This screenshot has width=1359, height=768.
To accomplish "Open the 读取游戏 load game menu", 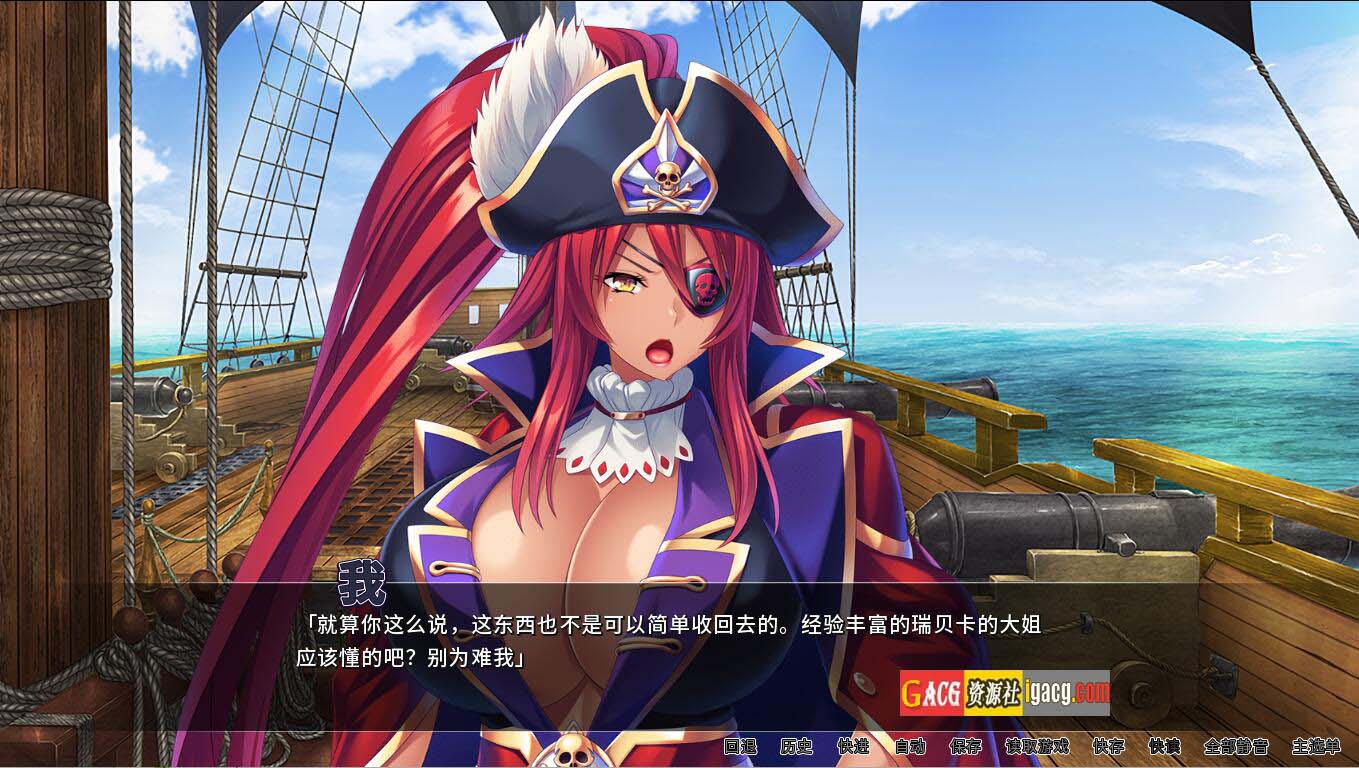I will 1037,746.
